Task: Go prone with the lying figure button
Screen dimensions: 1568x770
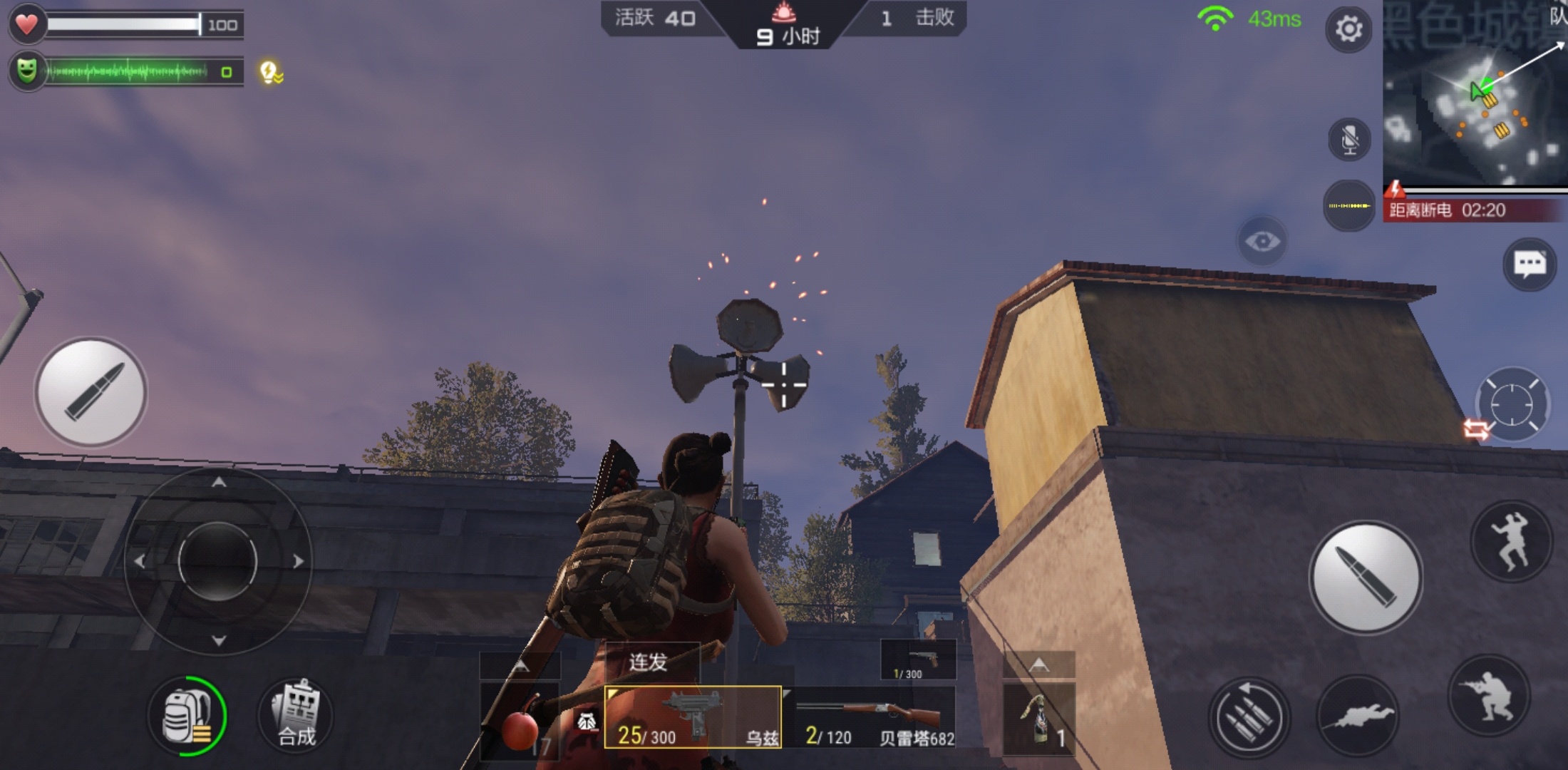Action: coord(1357,715)
